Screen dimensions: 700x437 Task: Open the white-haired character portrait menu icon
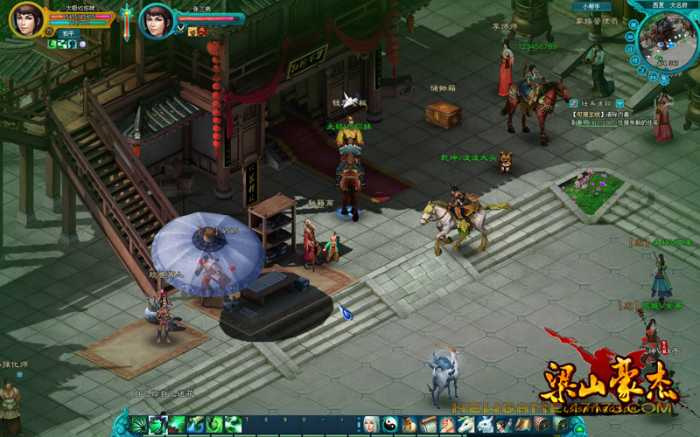pyautogui.click(x=371, y=424)
